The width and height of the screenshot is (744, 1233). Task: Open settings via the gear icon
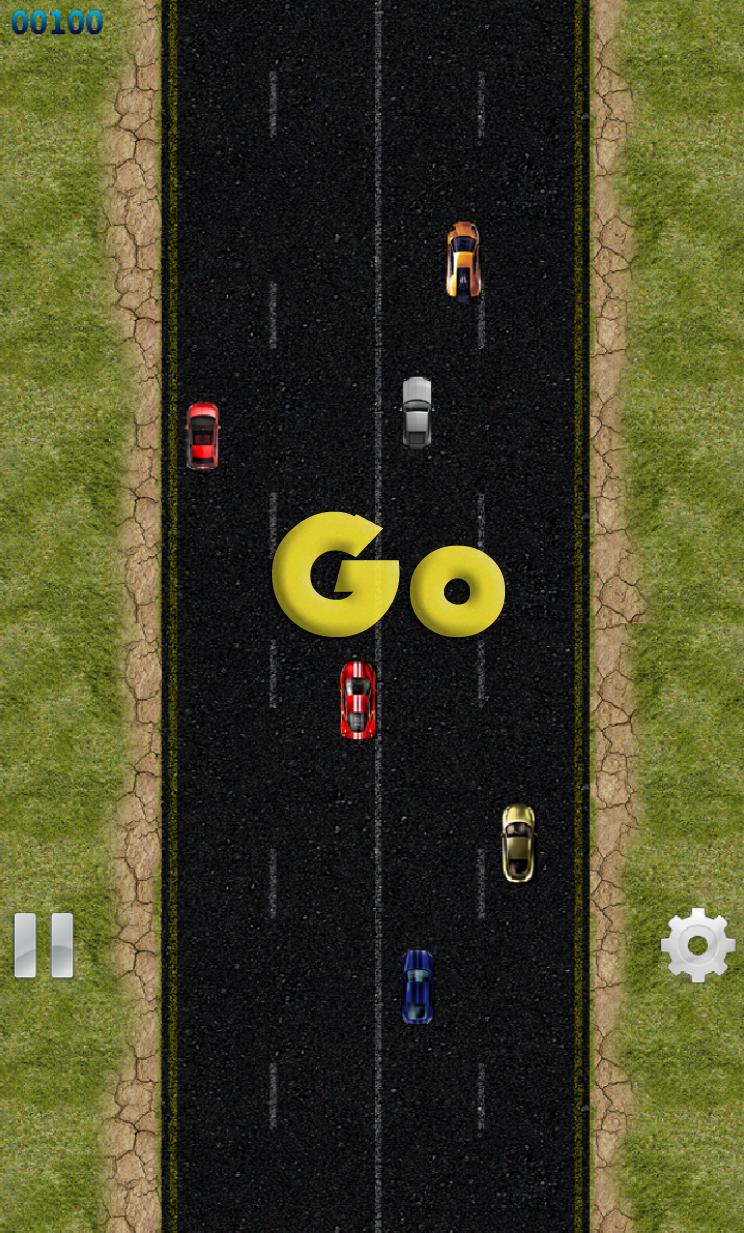click(x=697, y=945)
